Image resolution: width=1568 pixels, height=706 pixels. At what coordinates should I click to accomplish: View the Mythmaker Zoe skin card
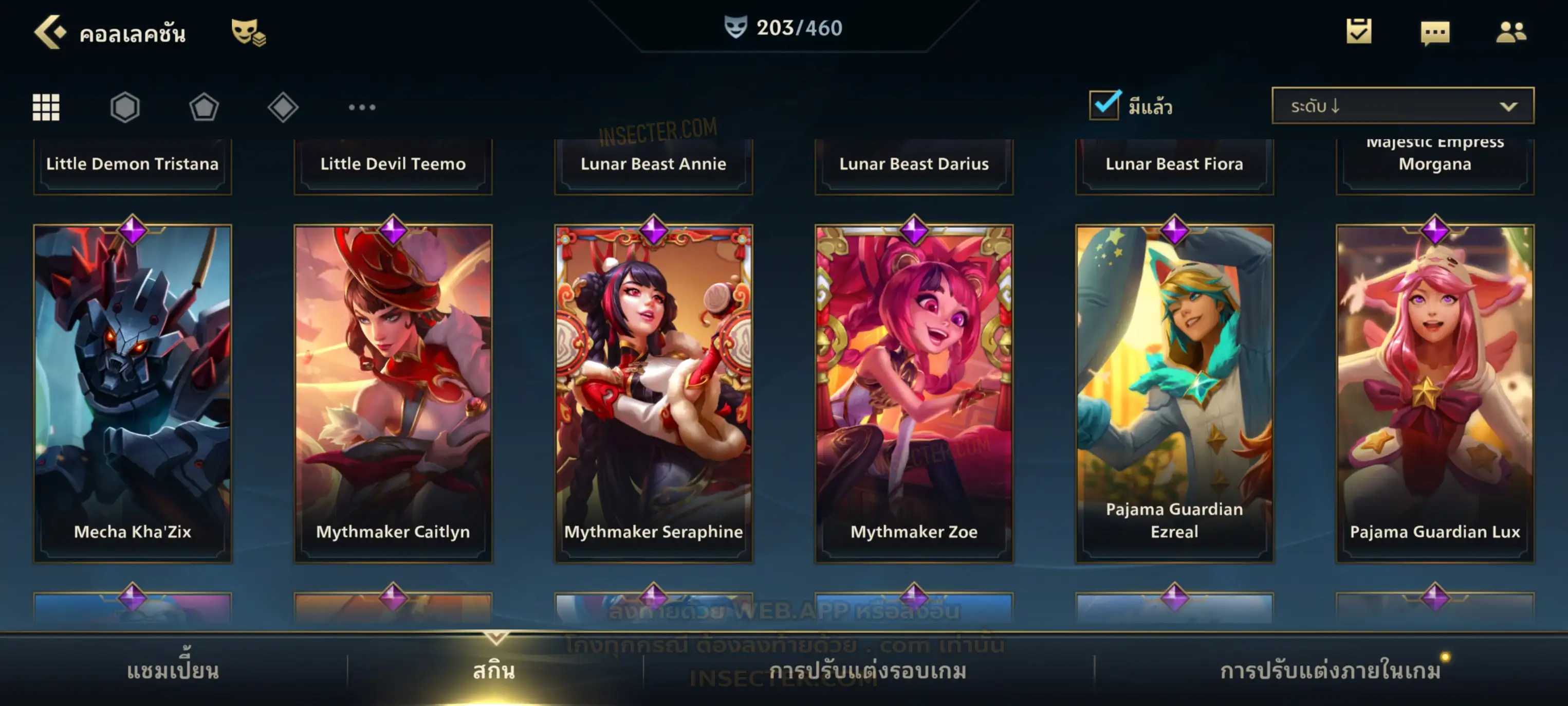click(914, 393)
